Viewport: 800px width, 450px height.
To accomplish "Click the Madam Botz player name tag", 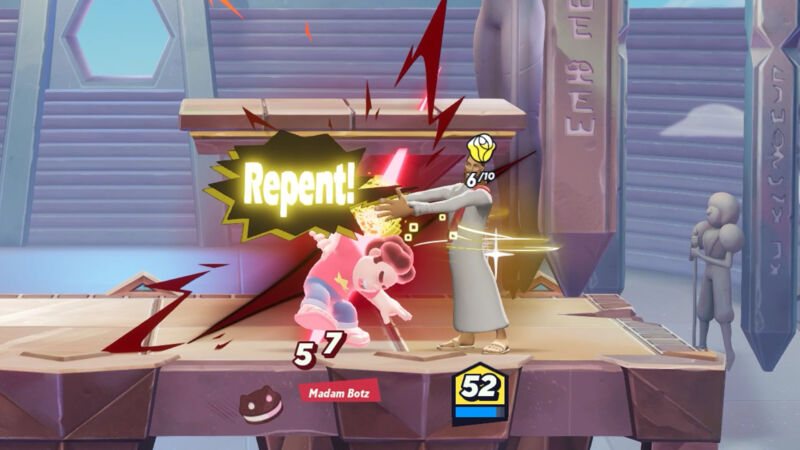I will click(x=341, y=391).
